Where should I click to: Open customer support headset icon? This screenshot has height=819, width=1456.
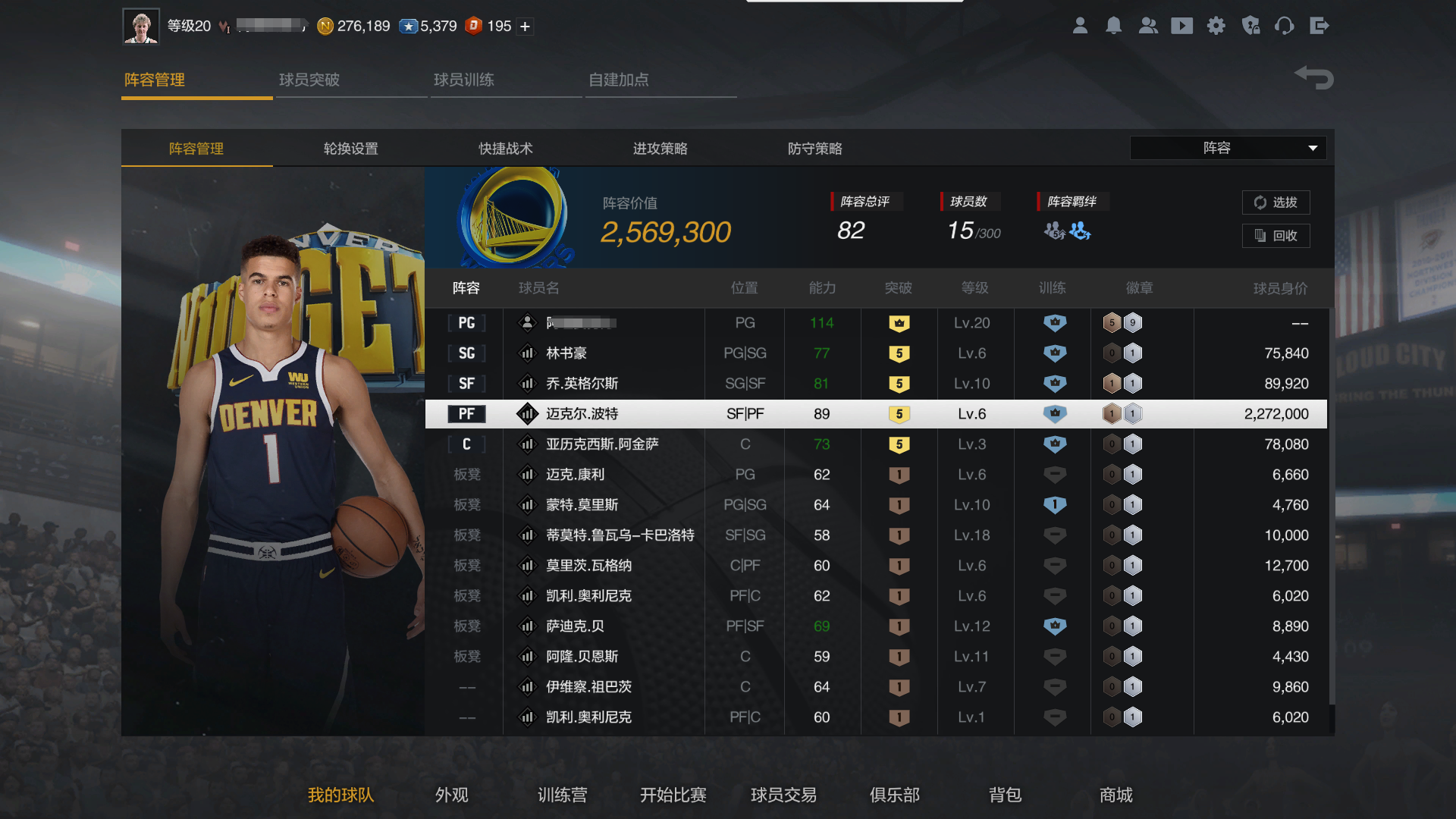(1285, 25)
